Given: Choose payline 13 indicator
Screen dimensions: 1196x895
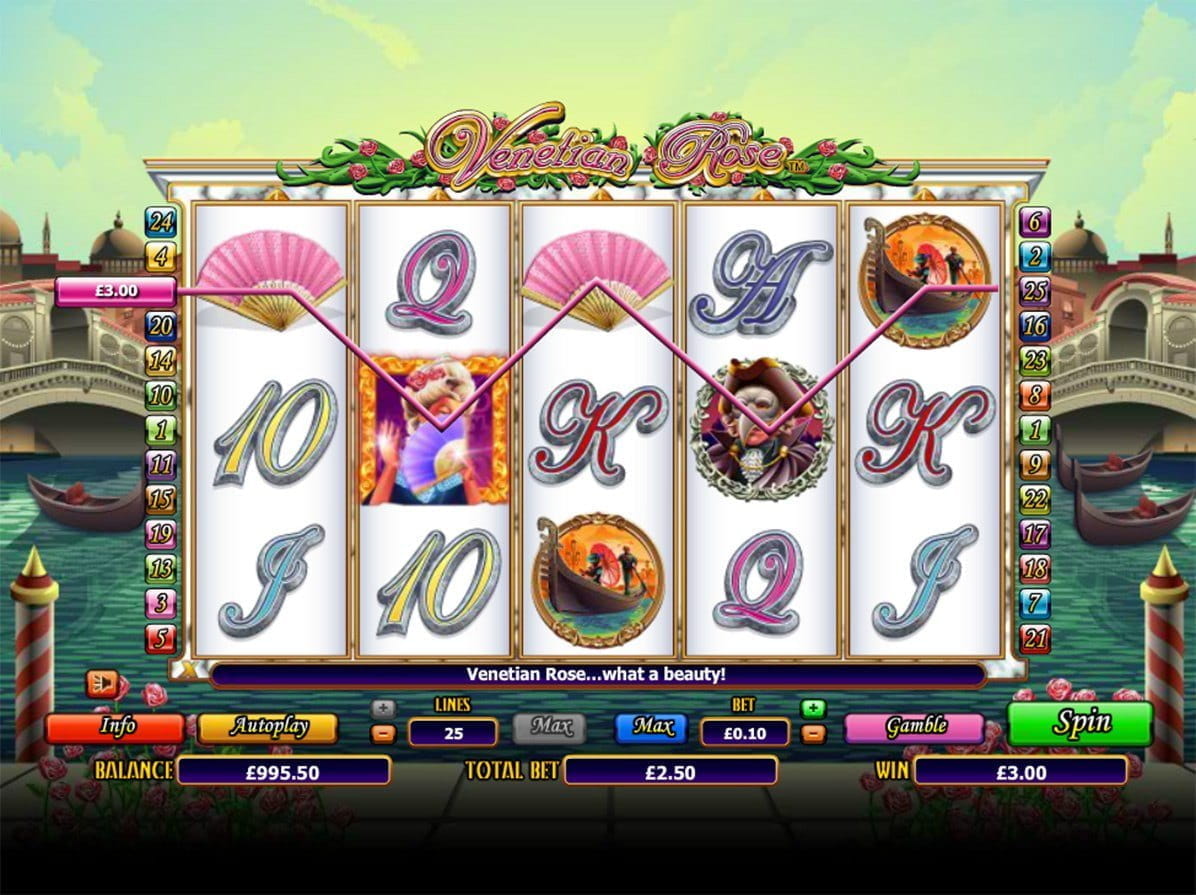Looking at the screenshot, I should 160,568.
